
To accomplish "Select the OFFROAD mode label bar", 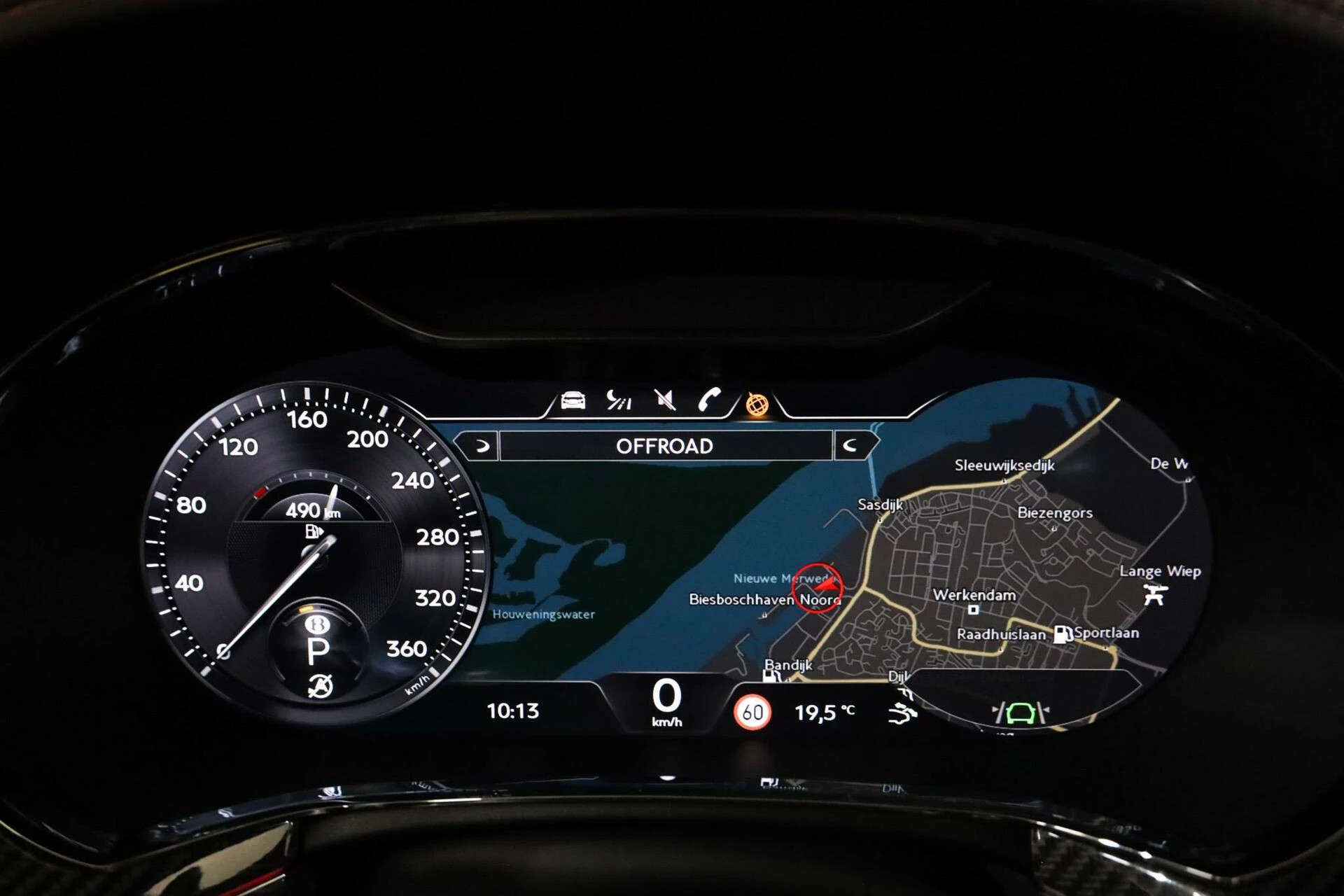I will click(x=664, y=446).
